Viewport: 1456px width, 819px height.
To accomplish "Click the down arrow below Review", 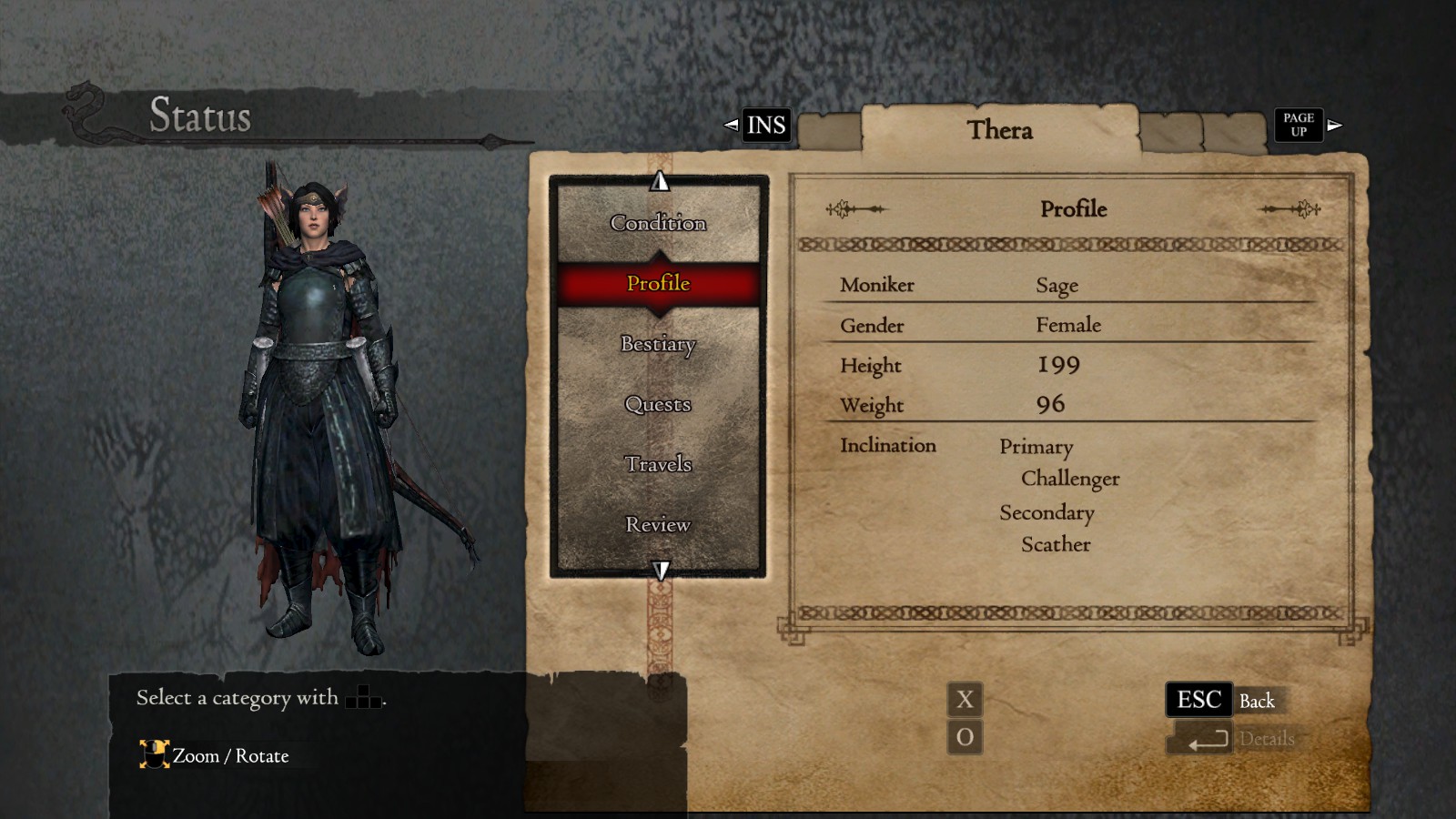I will (659, 571).
